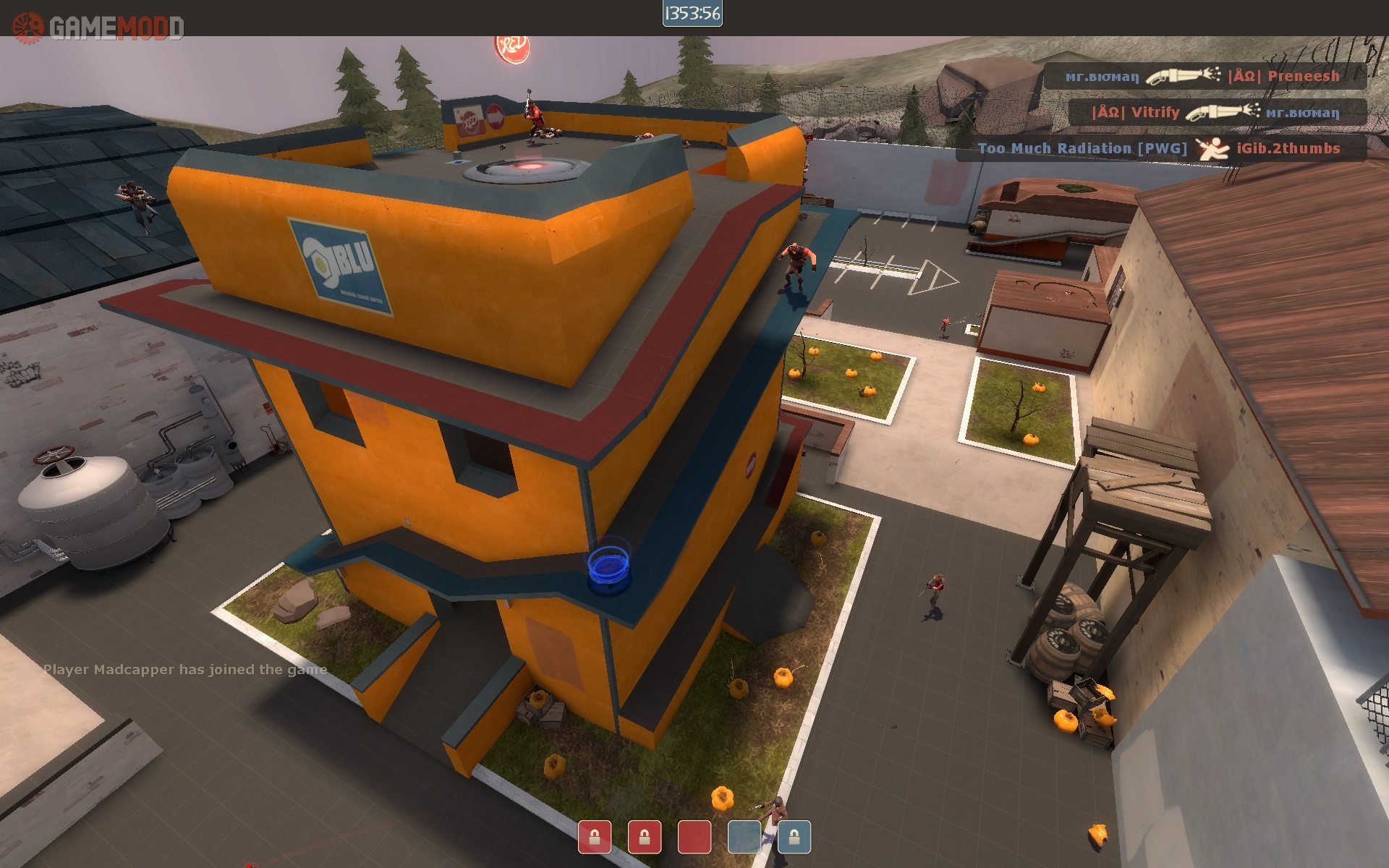The image size is (1389, 868).
Task: Open the GameModd logo link
Action: pos(98,27)
